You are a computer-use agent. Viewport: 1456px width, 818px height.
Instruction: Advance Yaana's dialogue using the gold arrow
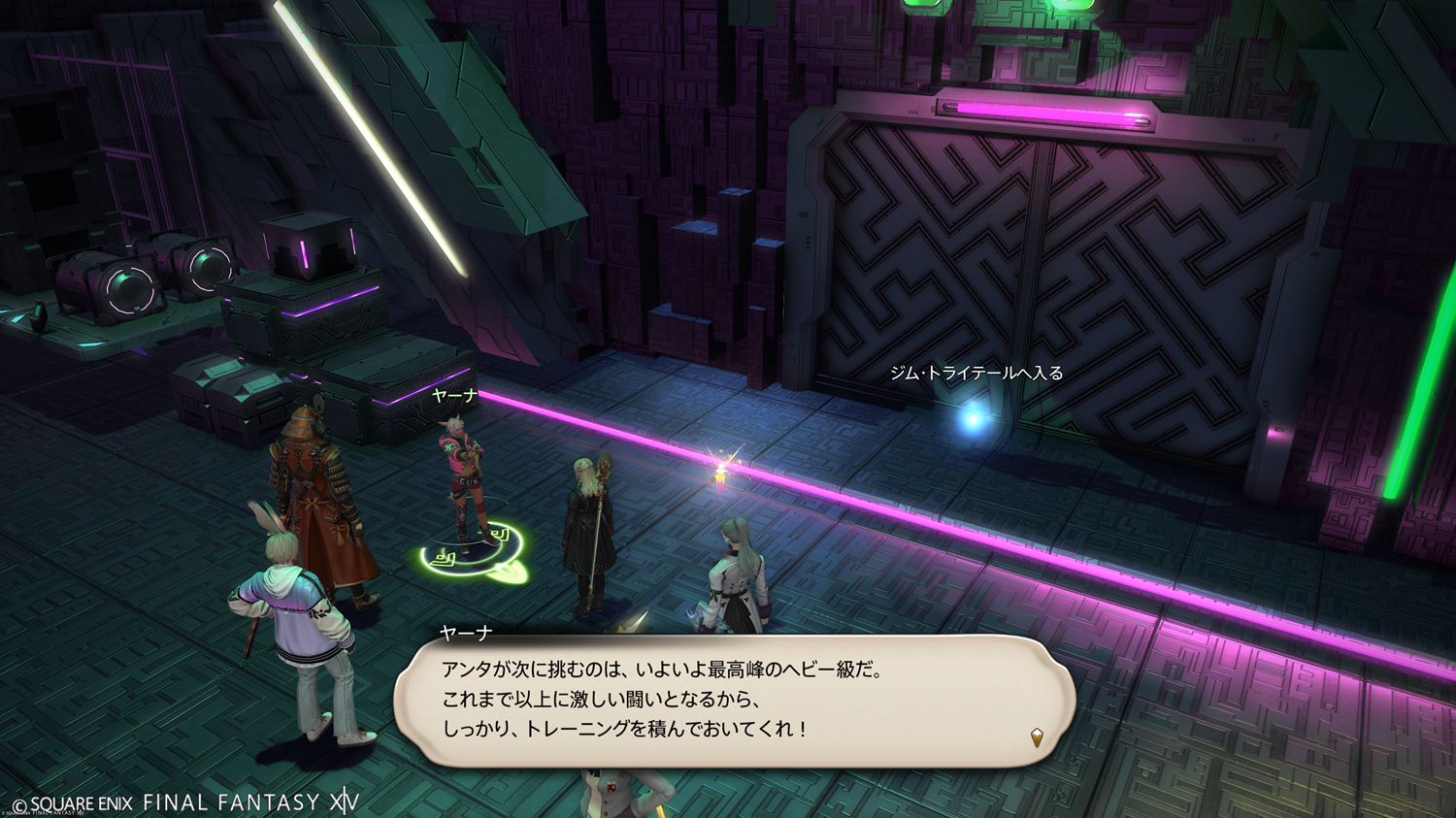1037,737
